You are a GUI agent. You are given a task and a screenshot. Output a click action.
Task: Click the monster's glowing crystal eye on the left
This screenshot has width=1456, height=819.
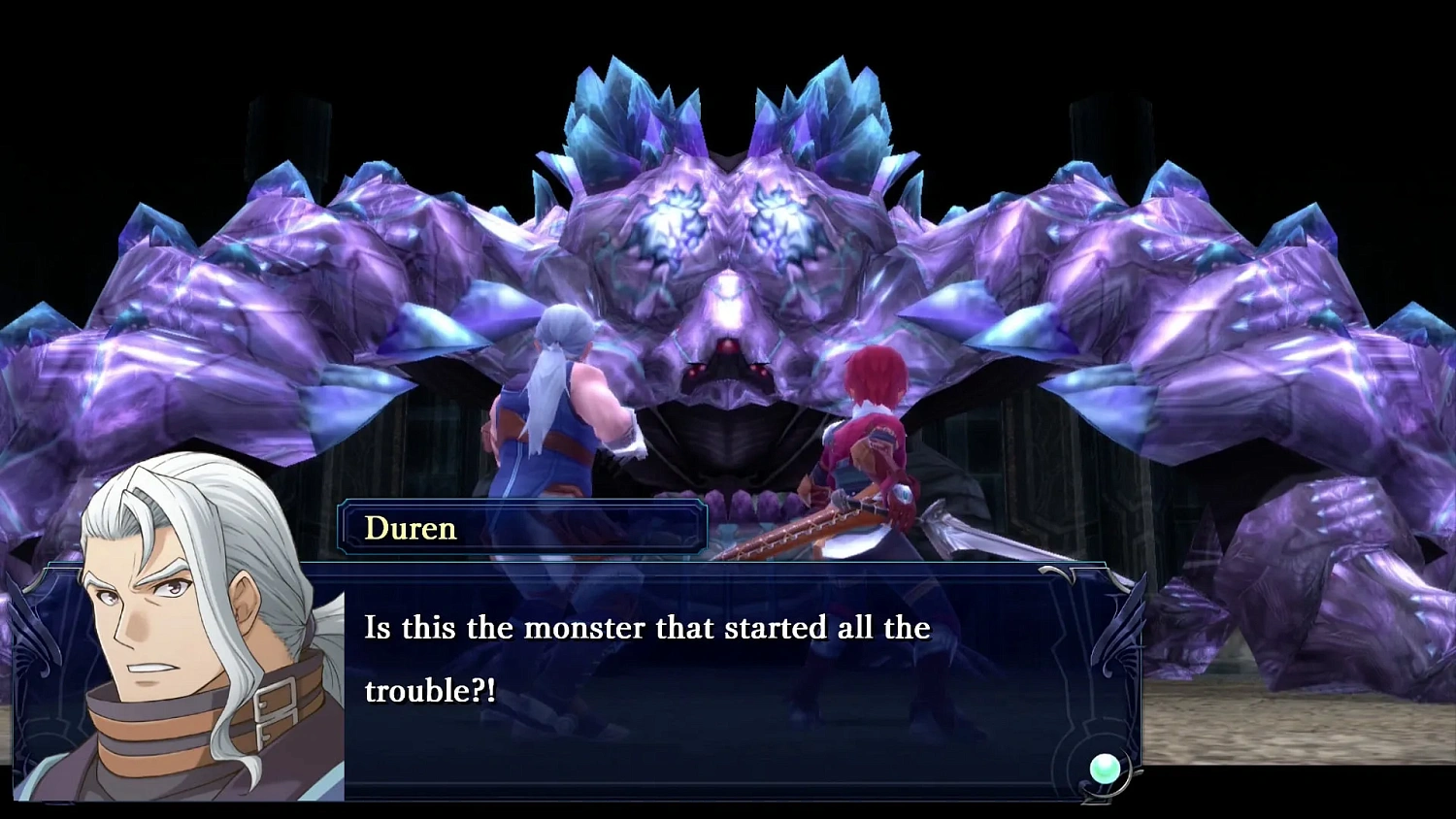670,223
